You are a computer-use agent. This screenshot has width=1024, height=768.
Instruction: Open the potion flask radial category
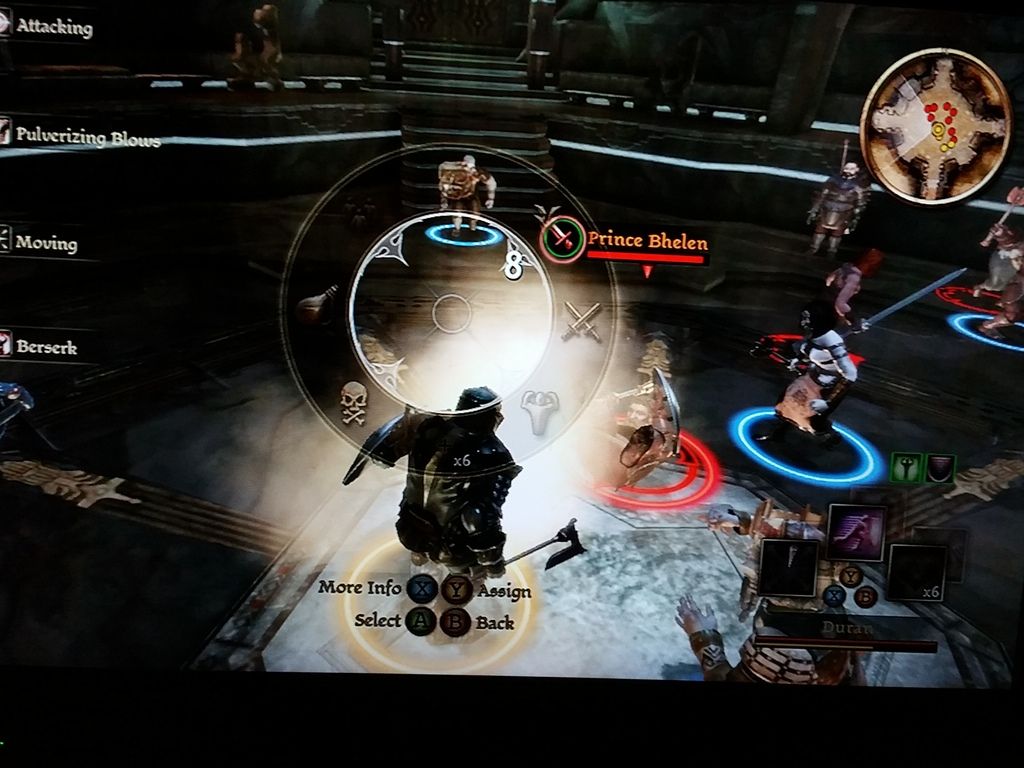click(x=318, y=305)
